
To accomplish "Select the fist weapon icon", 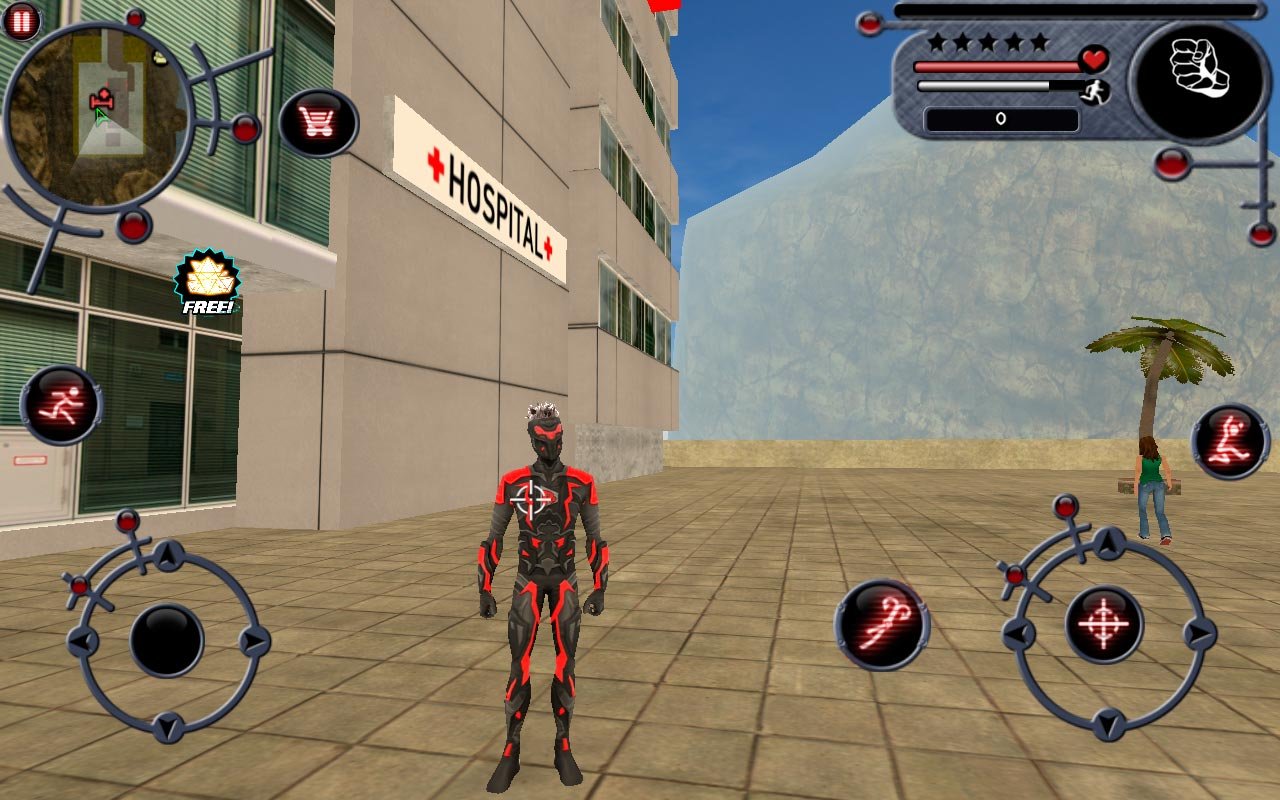I will point(1199,80).
